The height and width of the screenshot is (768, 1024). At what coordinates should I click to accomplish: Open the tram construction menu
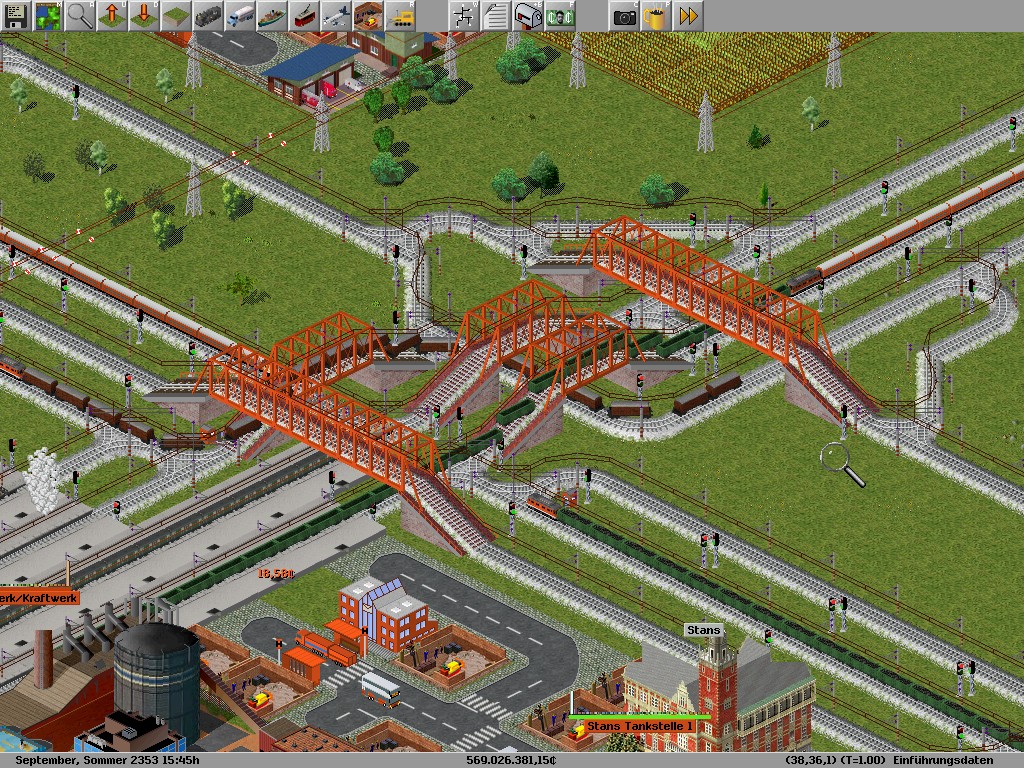[x=304, y=16]
